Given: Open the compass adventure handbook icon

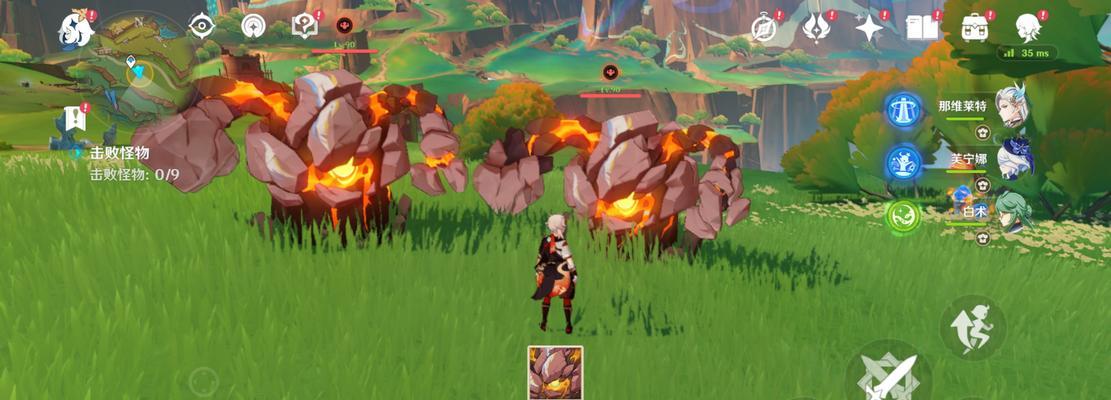Looking at the screenshot, I should [x=765, y=27].
